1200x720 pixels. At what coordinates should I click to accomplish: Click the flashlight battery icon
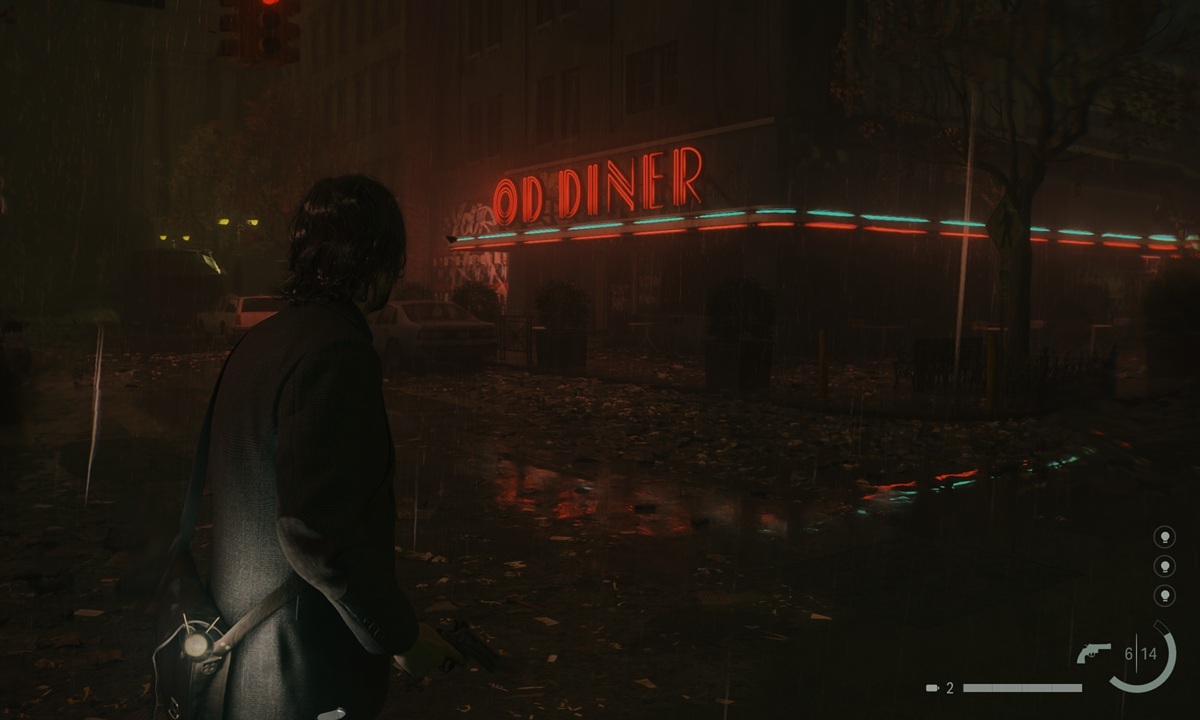coord(932,688)
